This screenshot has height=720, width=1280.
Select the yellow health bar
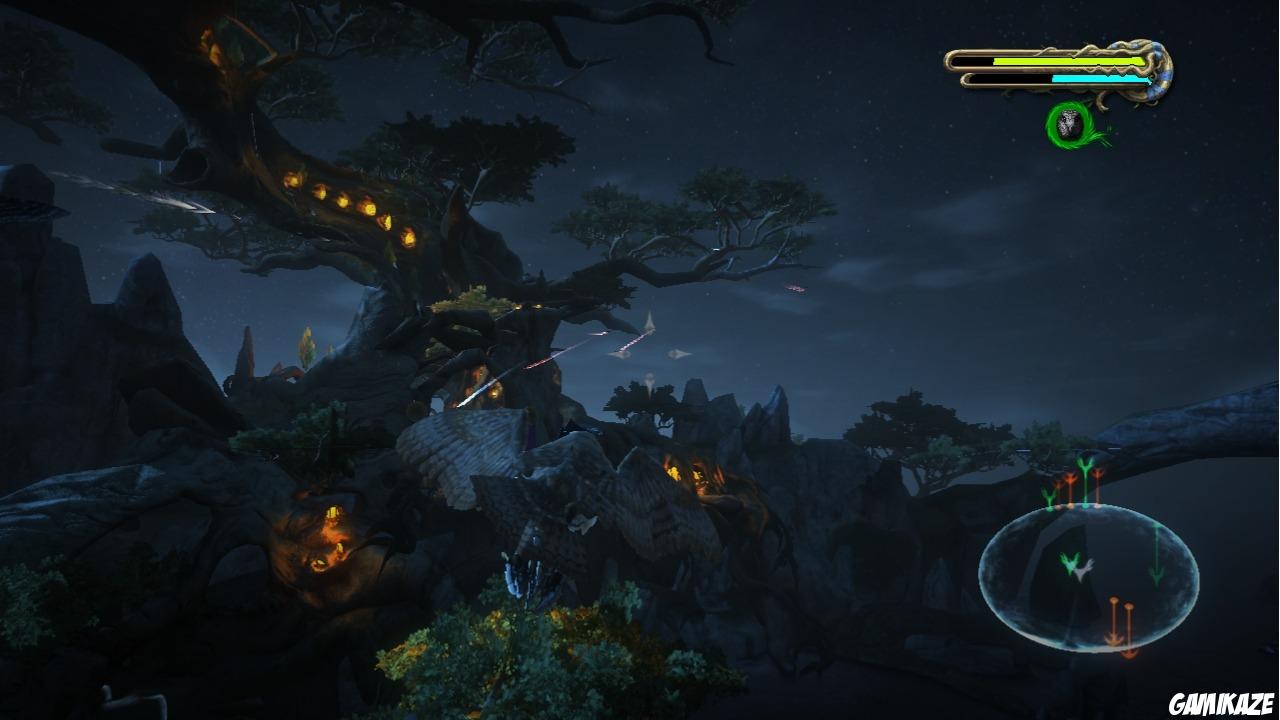[1067, 61]
